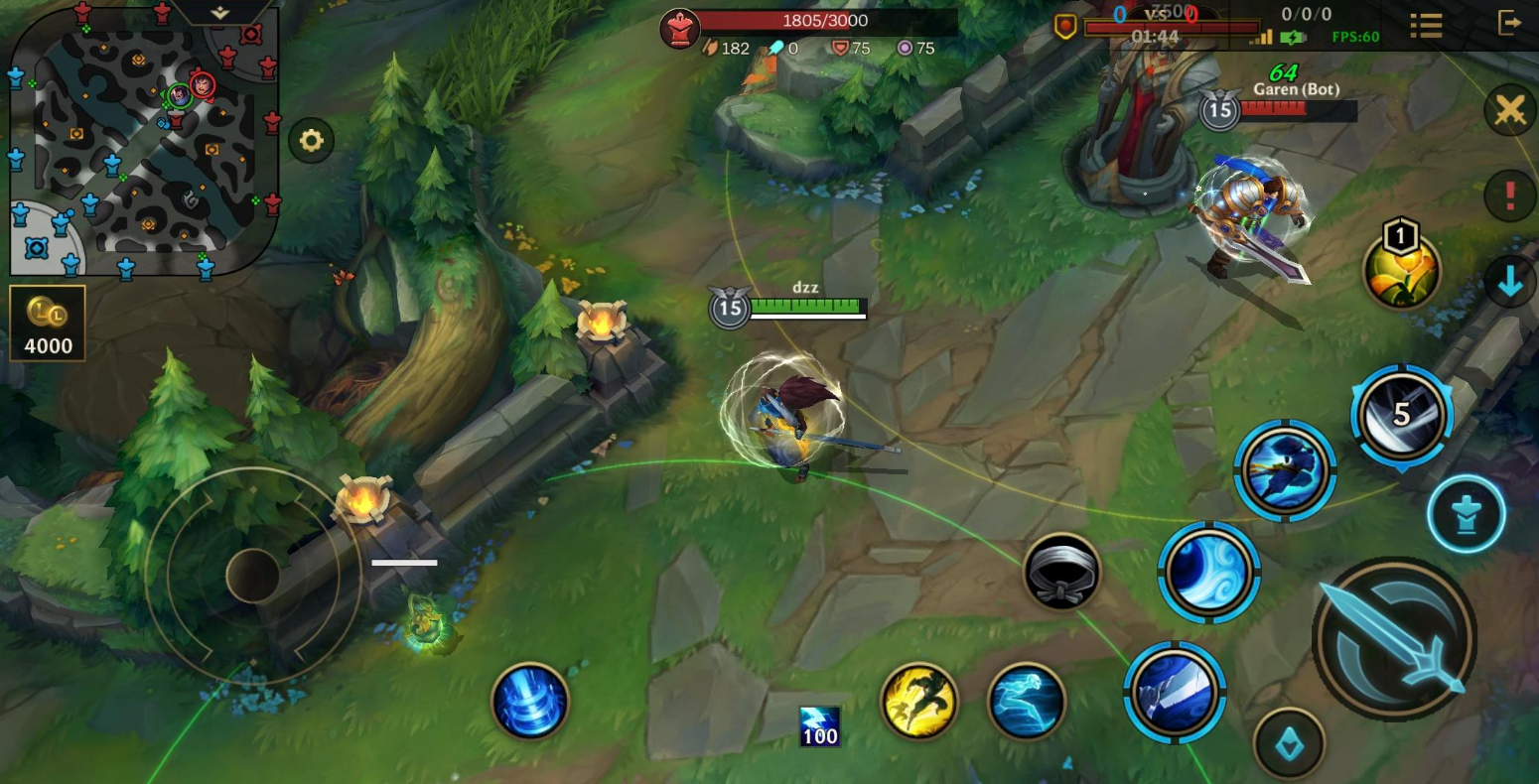Viewport: 1539px width, 784px height.
Task: Open the scoreboard list icon
Action: pyautogui.click(x=1426, y=25)
